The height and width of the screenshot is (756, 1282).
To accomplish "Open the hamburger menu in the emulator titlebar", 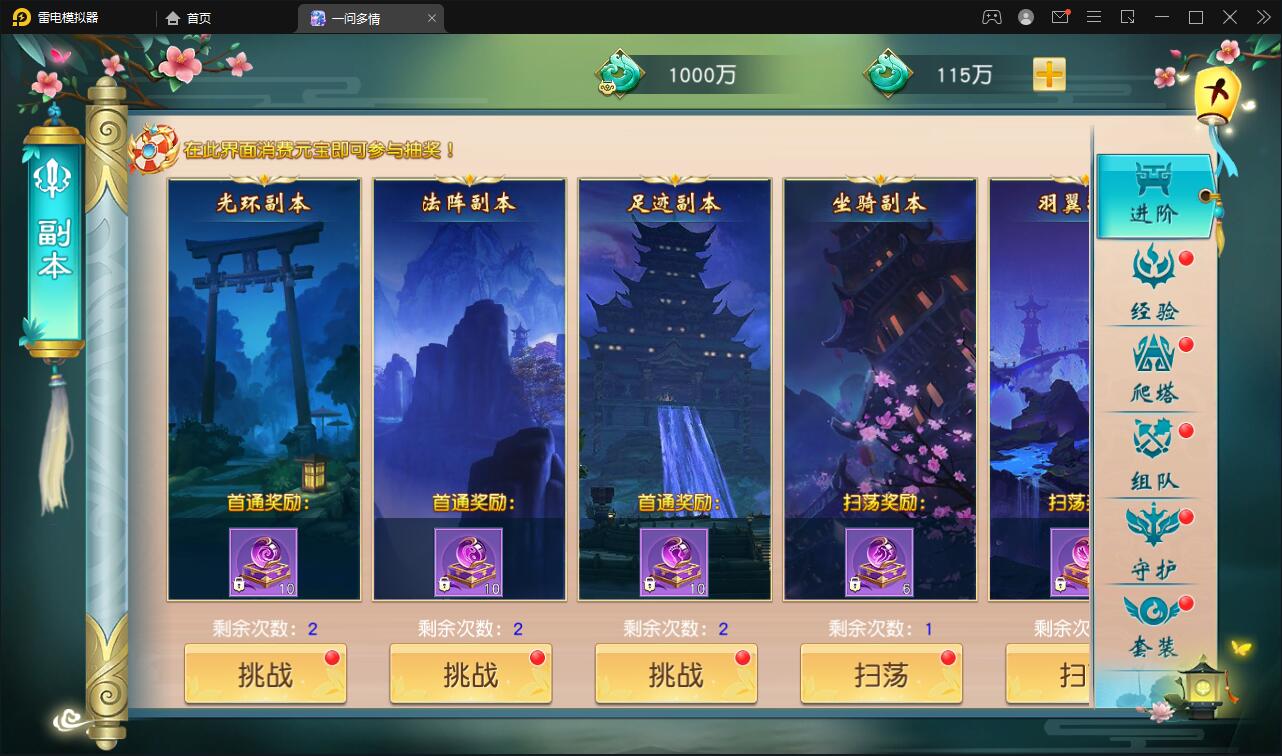I will pyautogui.click(x=1094, y=17).
